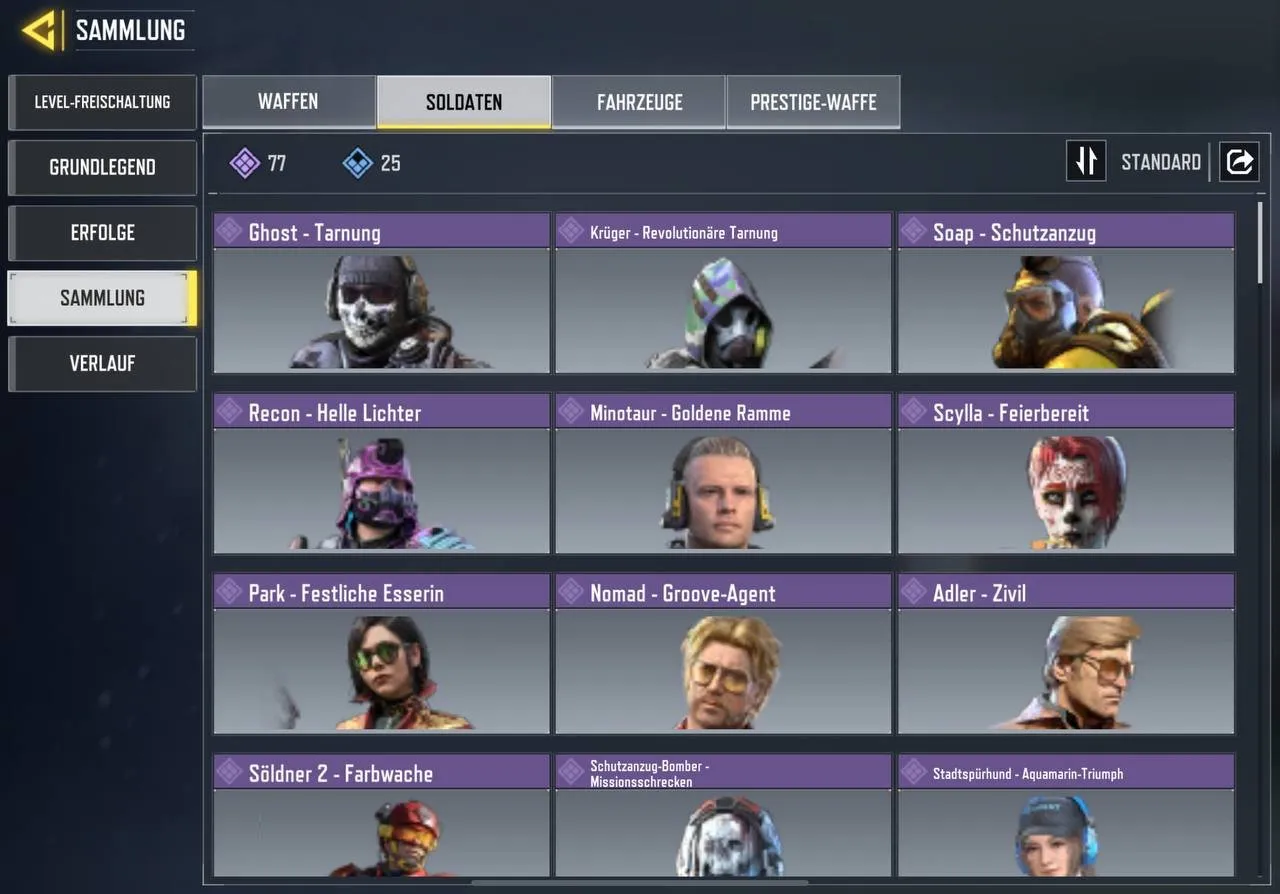The width and height of the screenshot is (1280, 894).
Task: Switch to the FAHRZEUGE tab
Action: [x=639, y=101]
